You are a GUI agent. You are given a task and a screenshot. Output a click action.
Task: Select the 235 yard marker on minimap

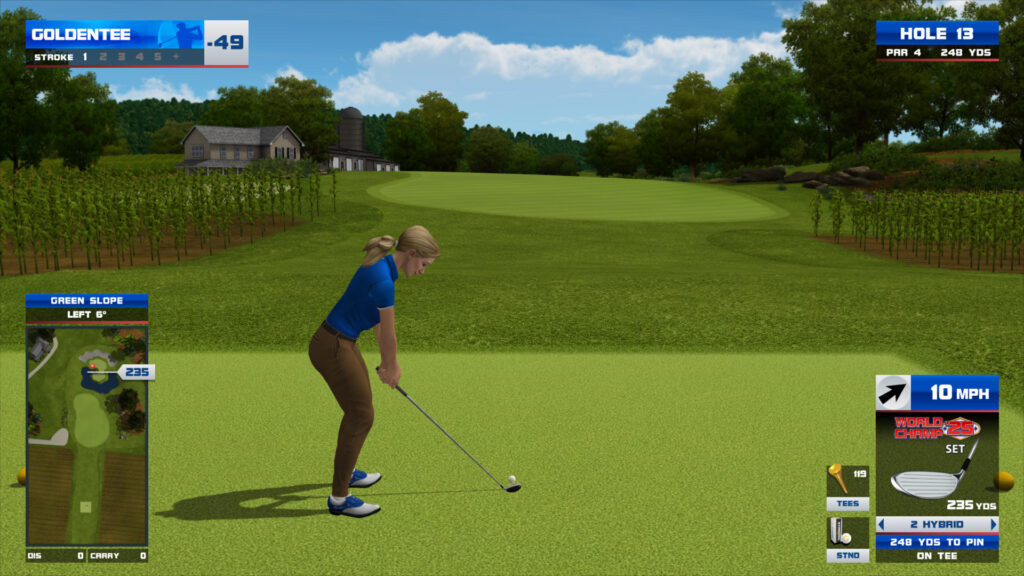(x=135, y=372)
